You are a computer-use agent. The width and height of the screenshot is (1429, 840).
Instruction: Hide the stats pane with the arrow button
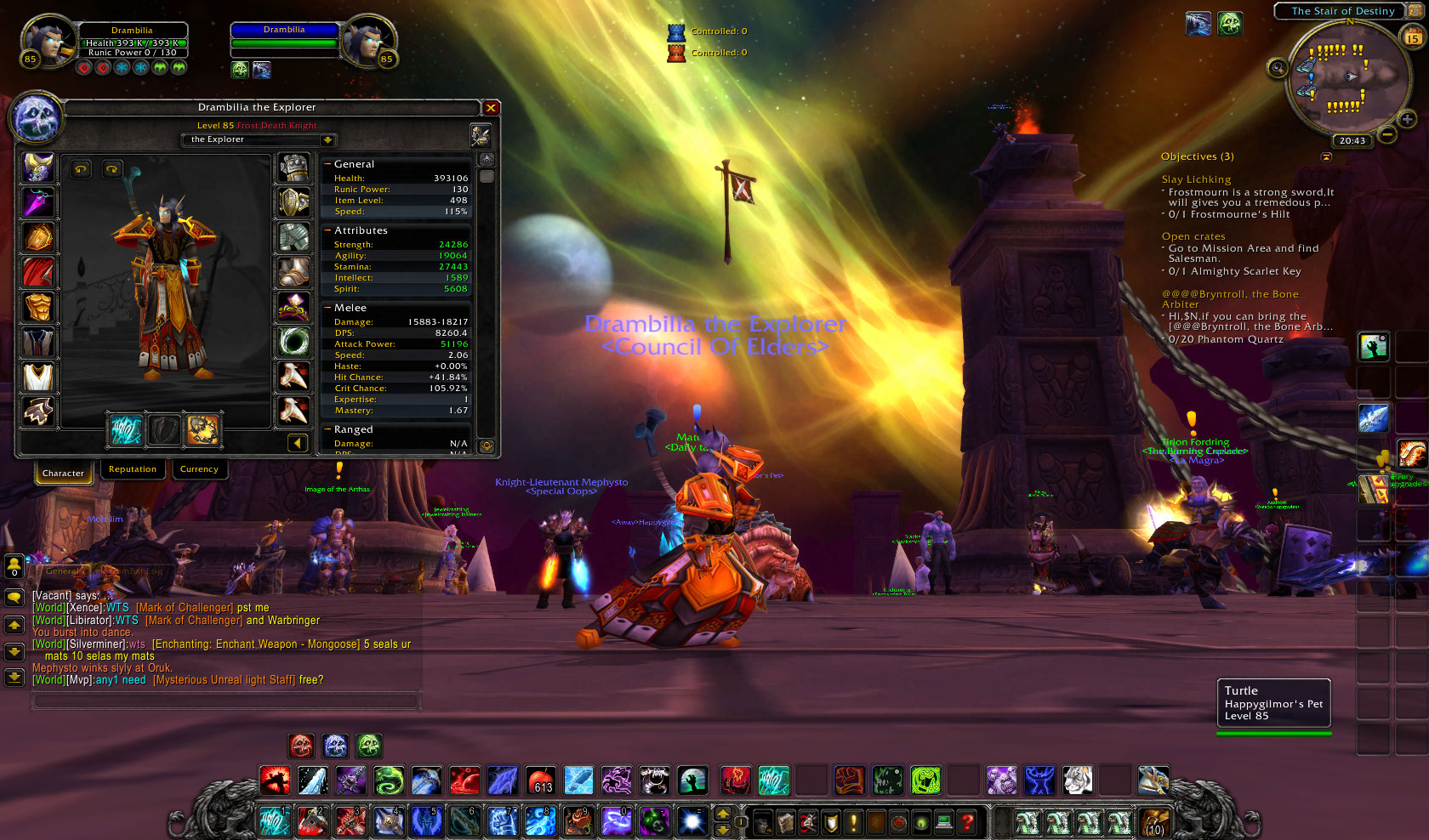point(297,442)
